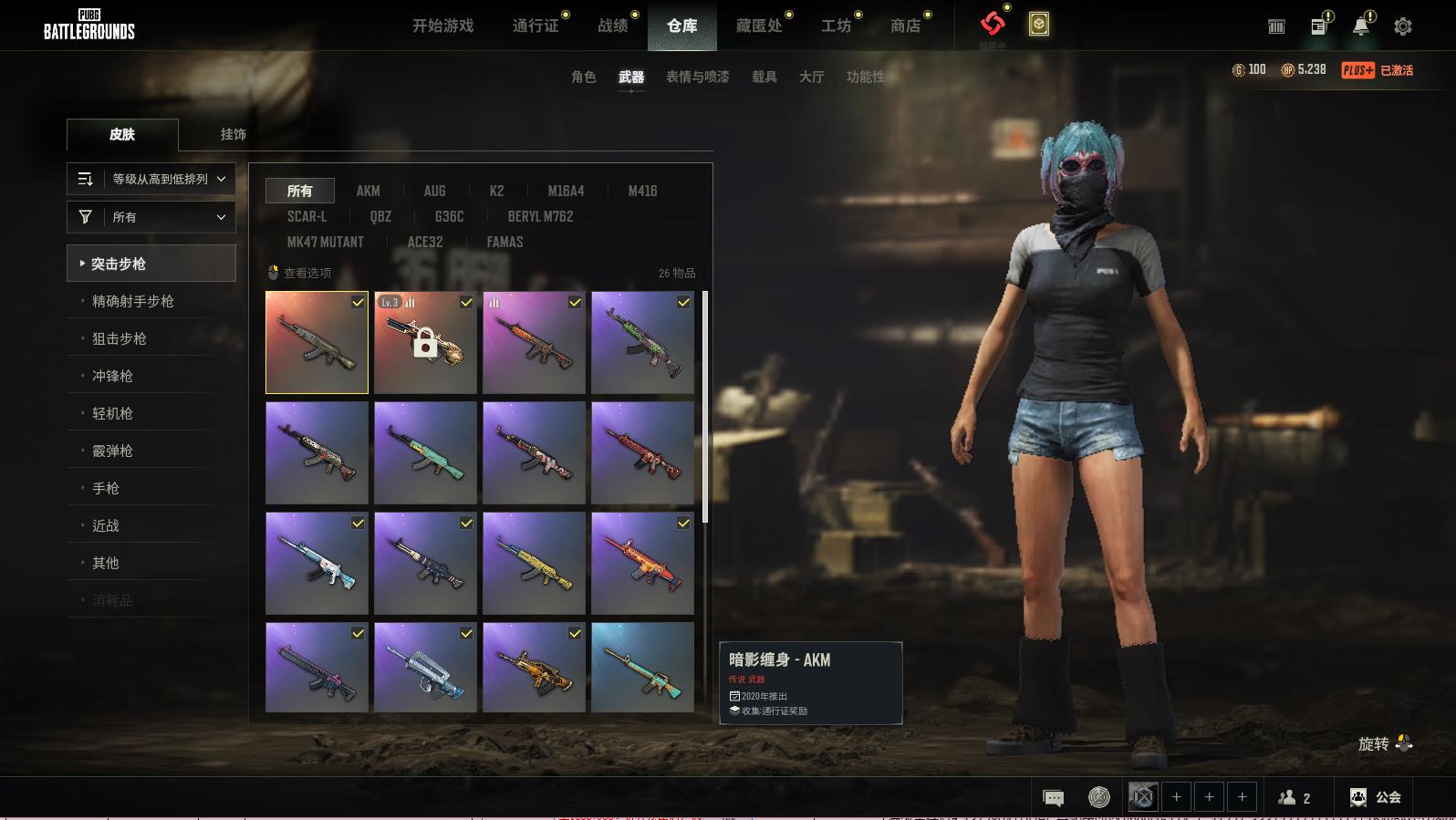Select the 载具 vehicle sub-tab
This screenshot has width=1456, height=820.
tap(764, 77)
